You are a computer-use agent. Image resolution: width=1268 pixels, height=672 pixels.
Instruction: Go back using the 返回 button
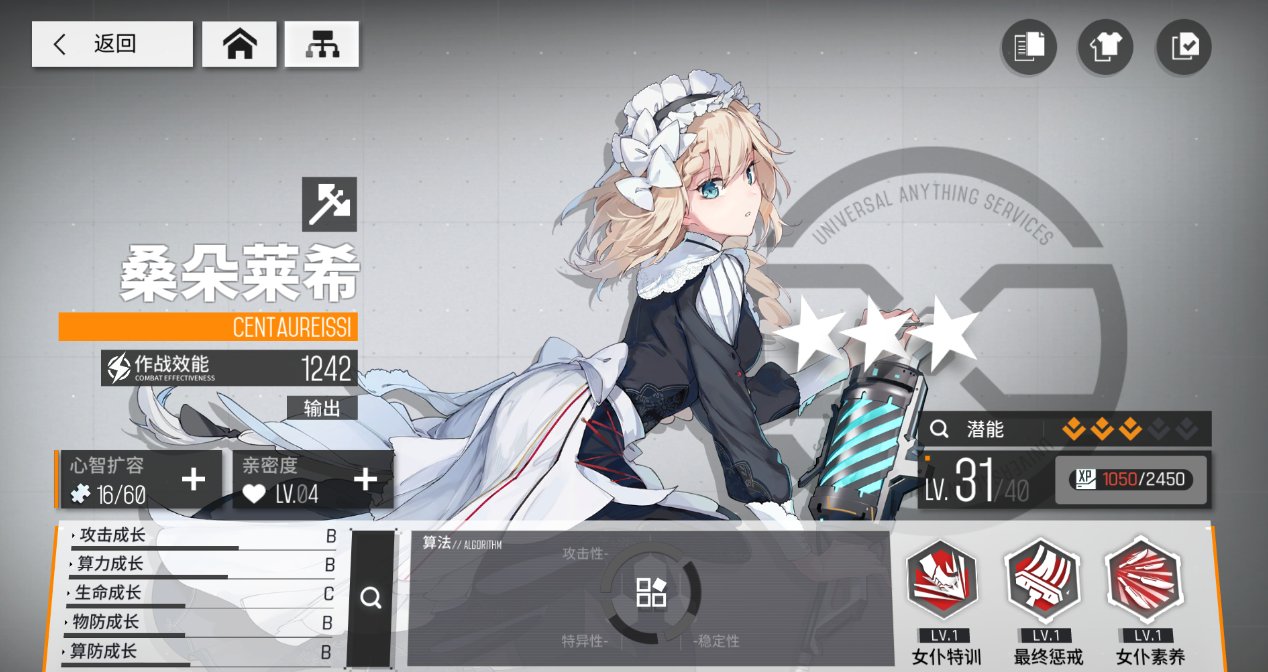pyautogui.click(x=112, y=44)
